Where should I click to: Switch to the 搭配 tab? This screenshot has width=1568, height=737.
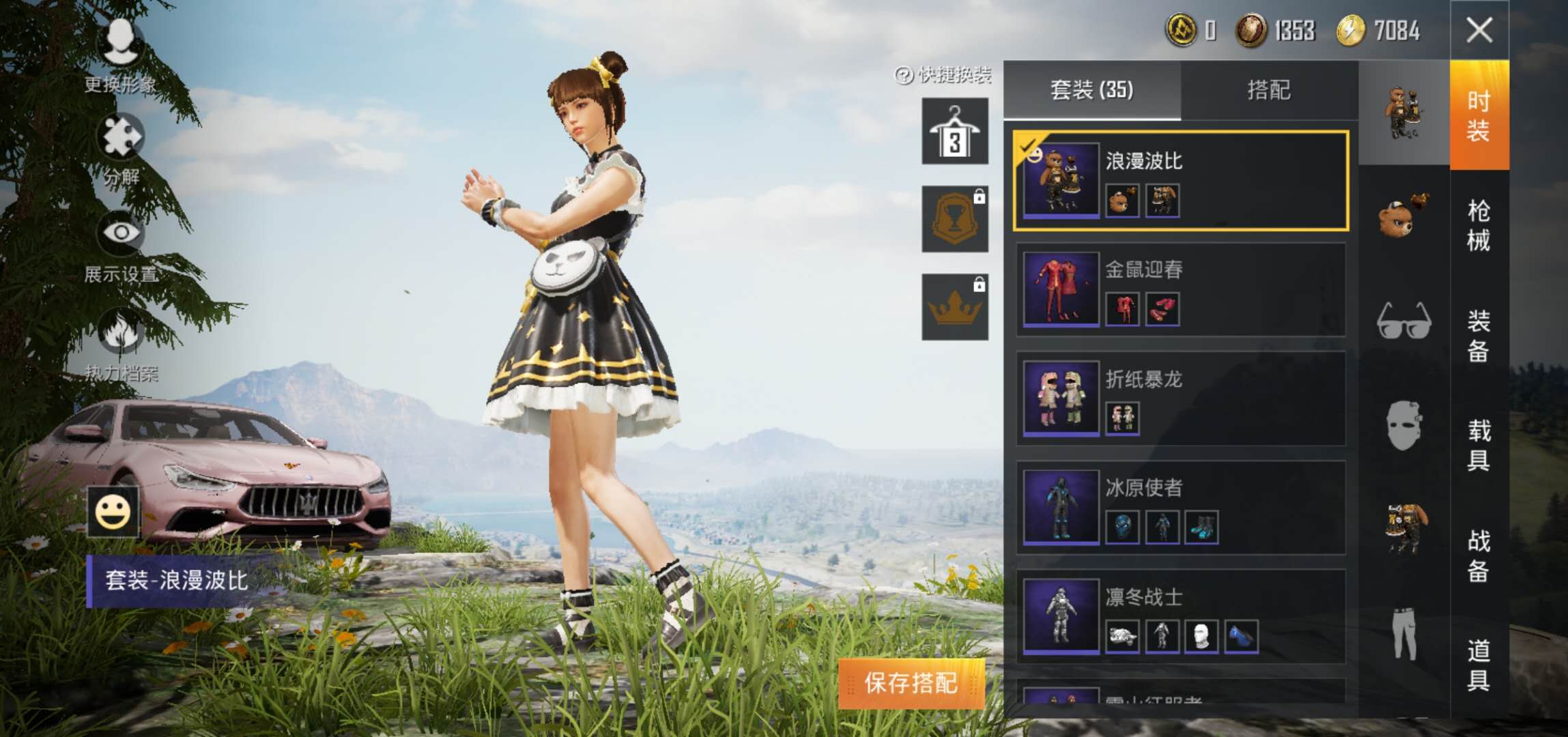[x=1268, y=90]
